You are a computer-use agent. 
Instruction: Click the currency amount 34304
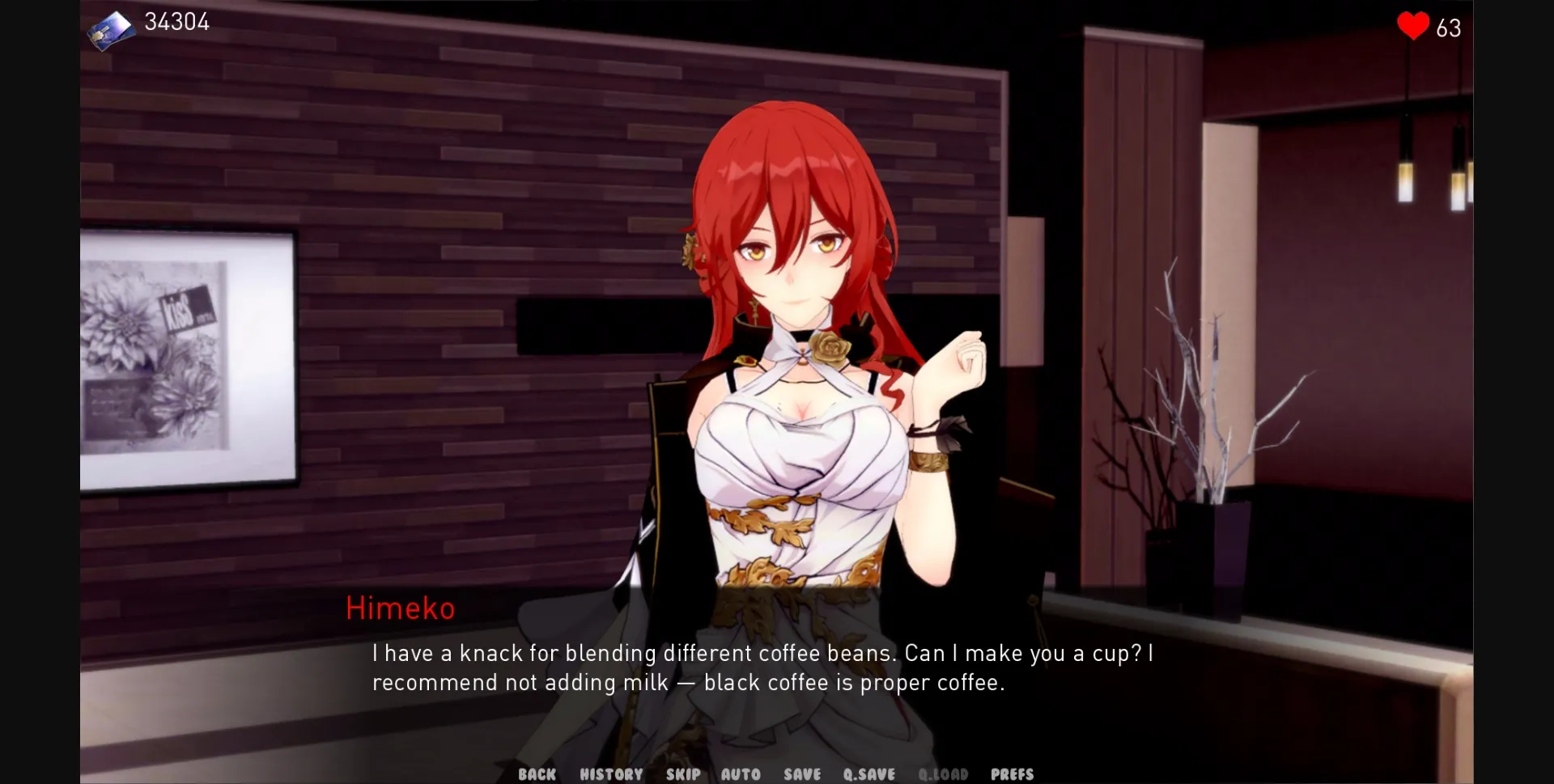pyautogui.click(x=176, y=23)
